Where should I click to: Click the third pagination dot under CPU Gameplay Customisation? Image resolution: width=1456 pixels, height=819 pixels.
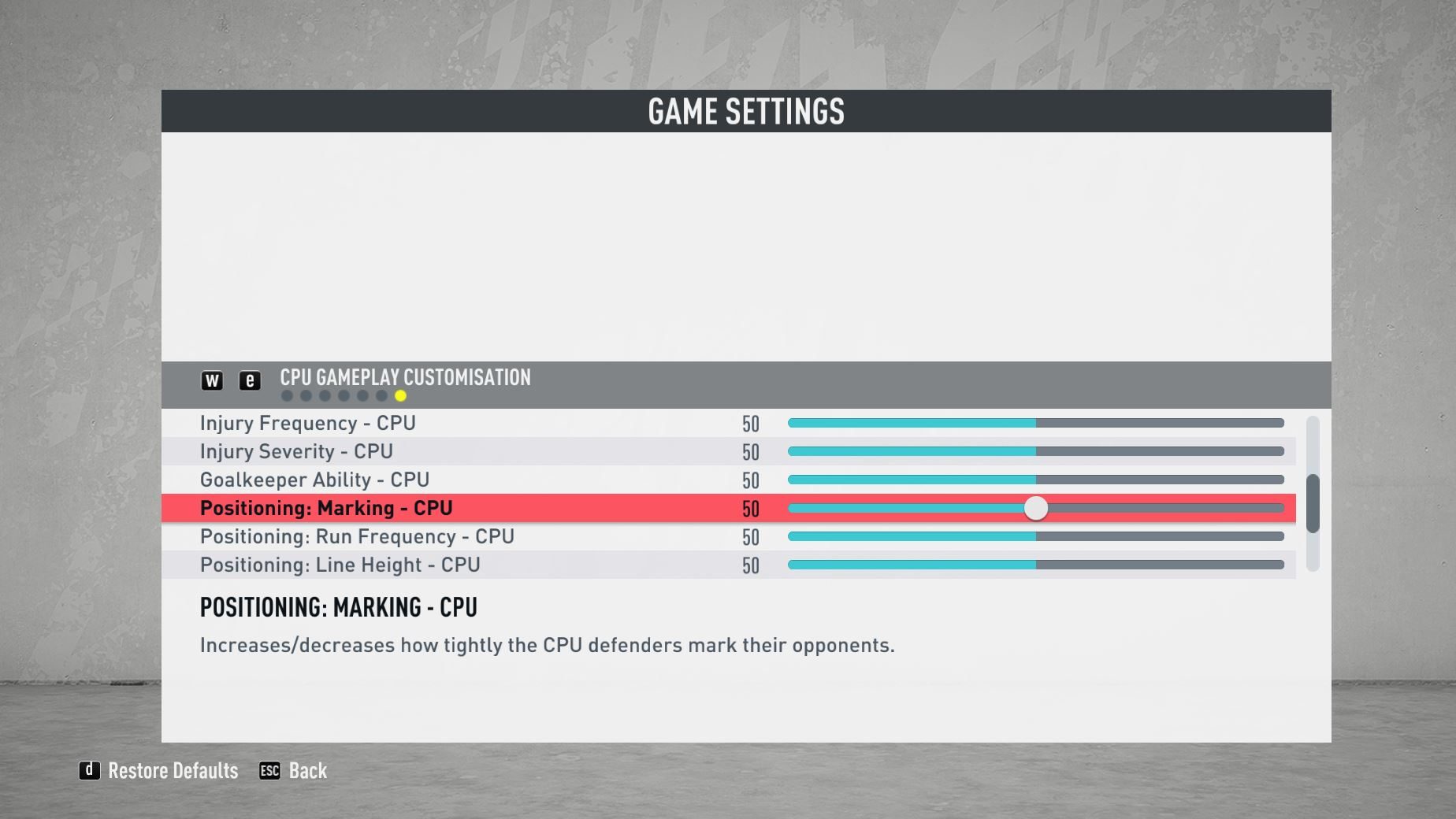(x=324, y=395)
